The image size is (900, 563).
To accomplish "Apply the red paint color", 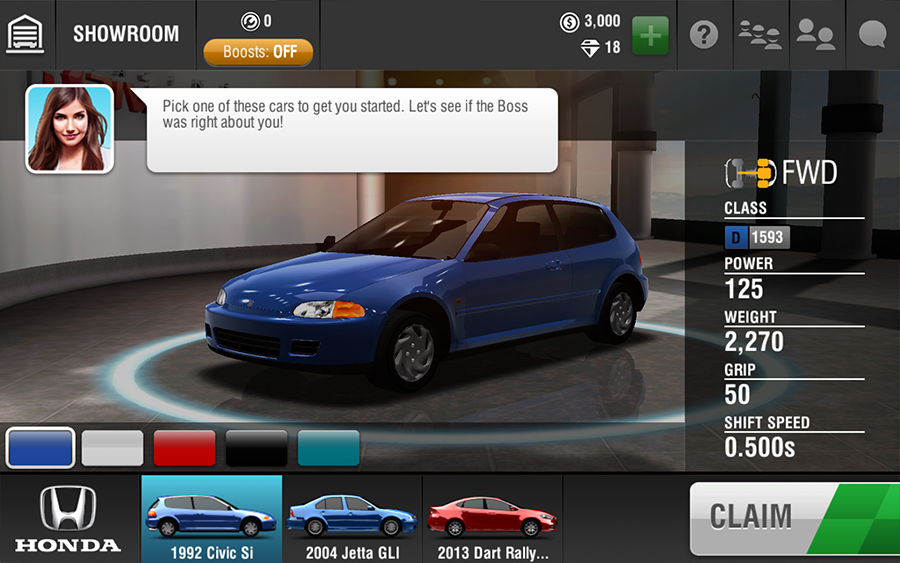I will pyautogui.click(x=184, y=448).
